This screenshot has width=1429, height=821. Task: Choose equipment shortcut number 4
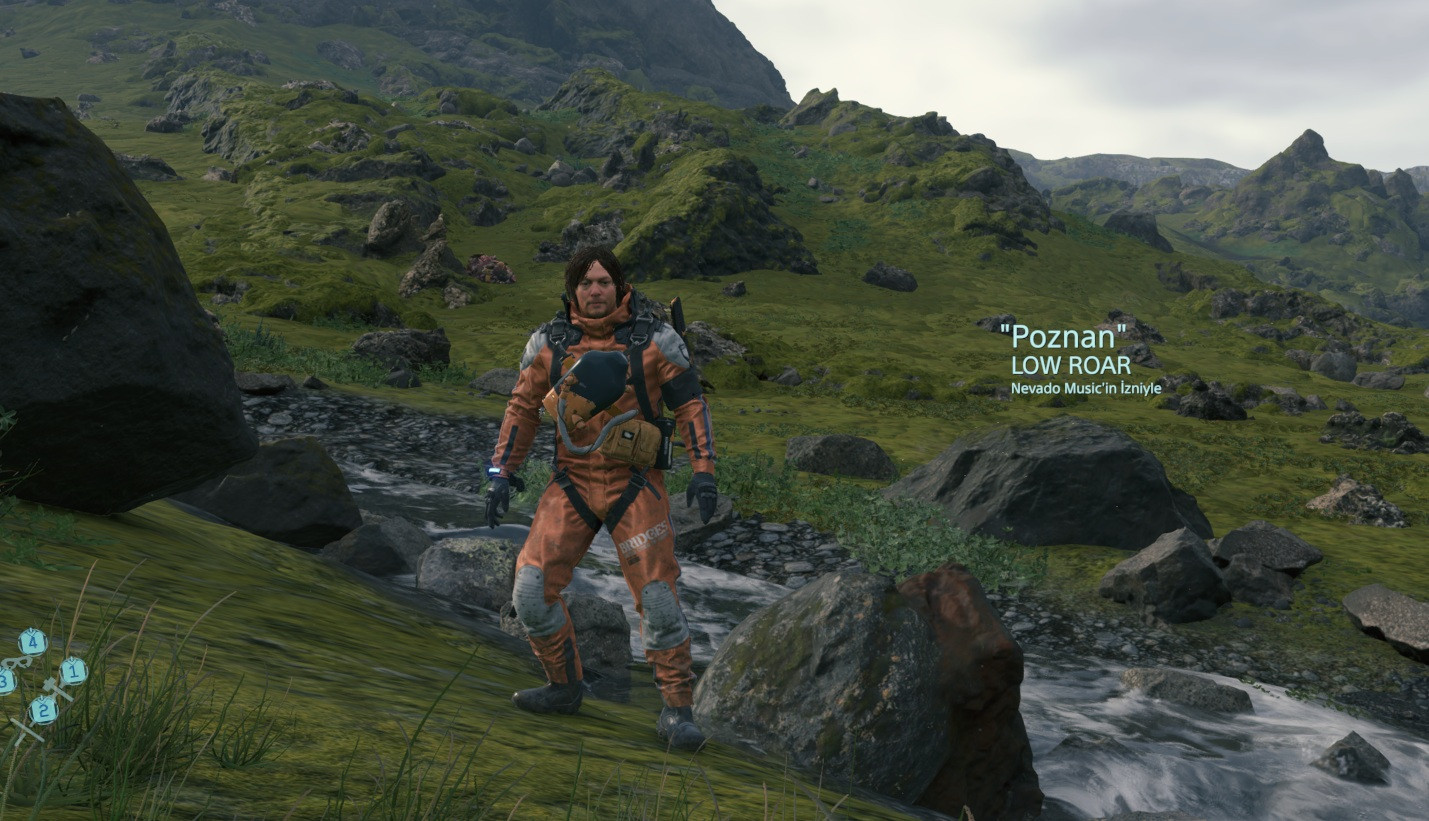(x=32, y=641)
